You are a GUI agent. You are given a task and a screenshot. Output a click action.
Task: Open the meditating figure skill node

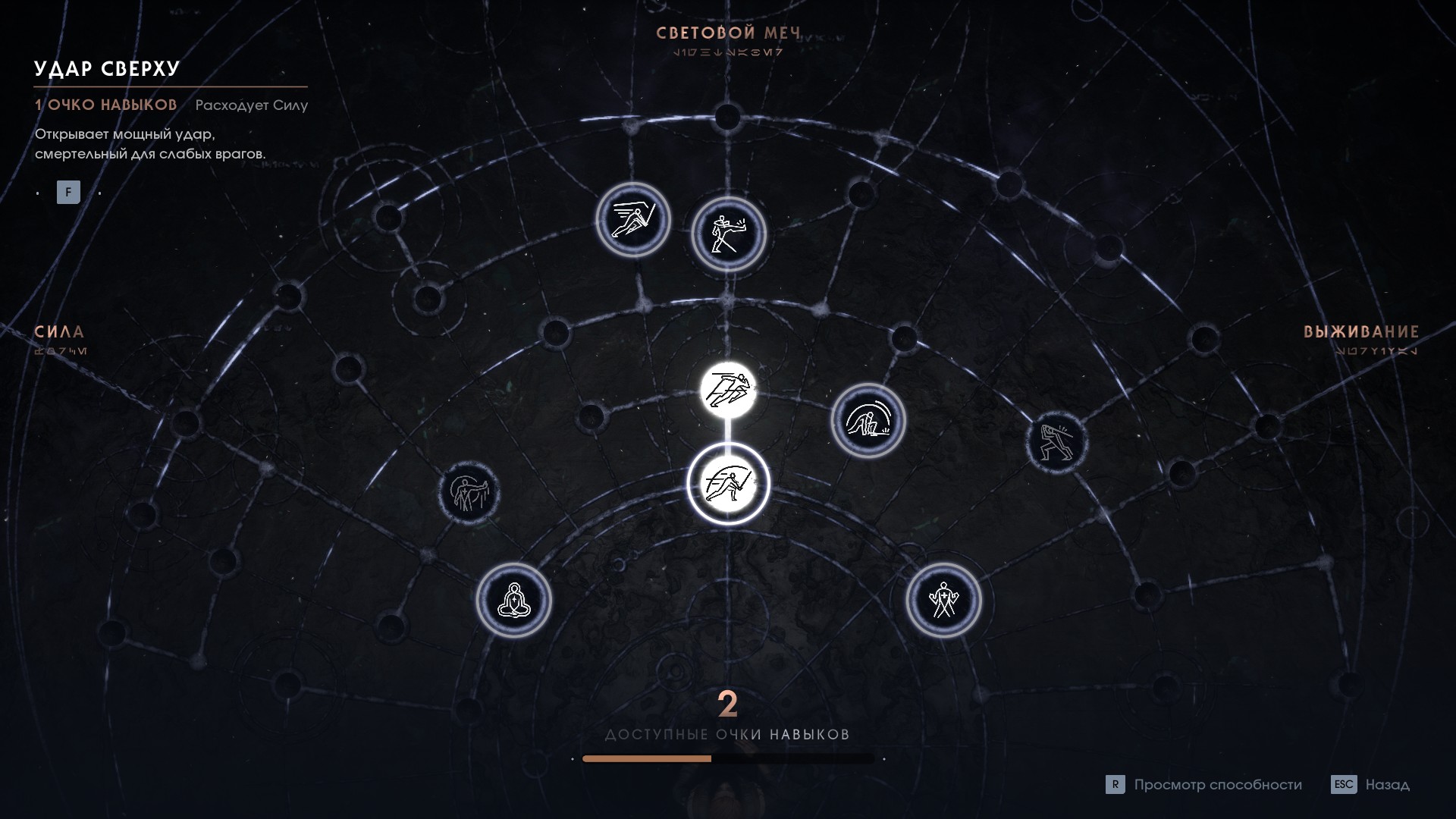tap(514, 601)
